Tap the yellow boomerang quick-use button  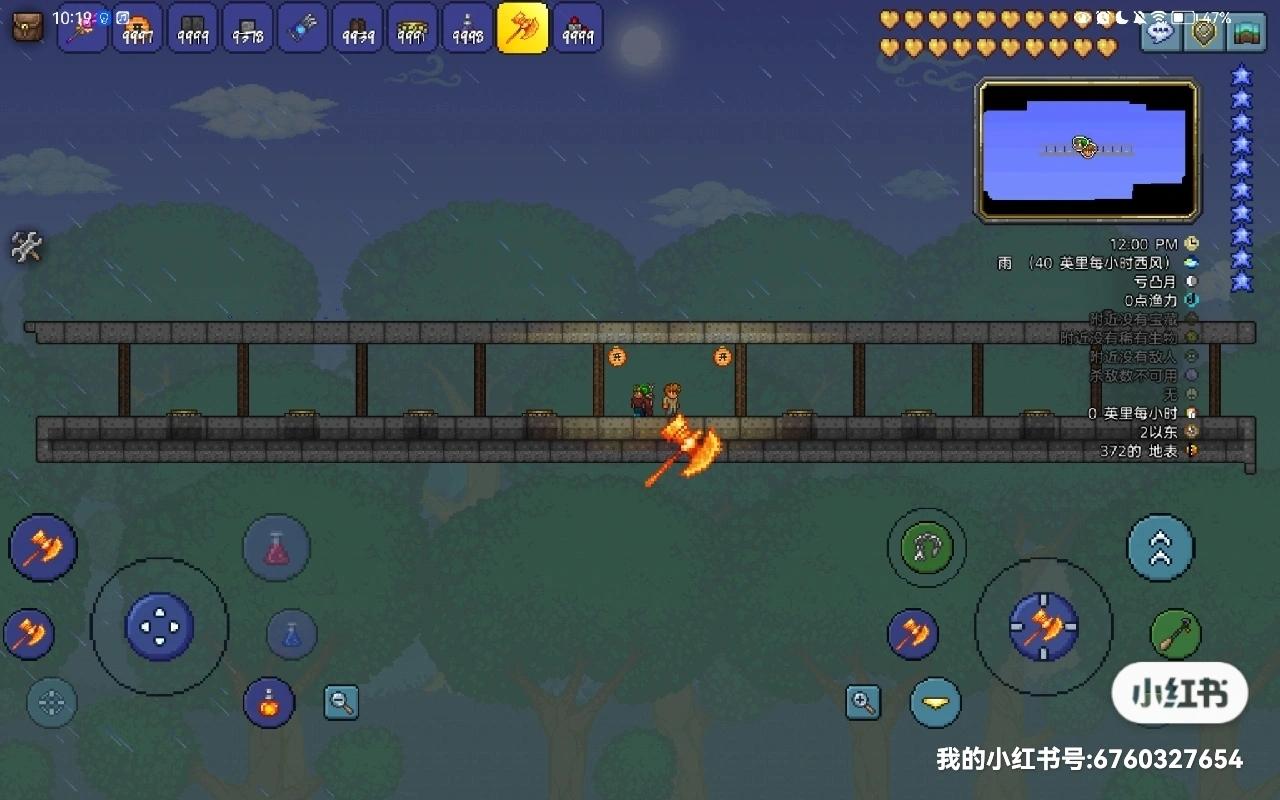pos(935,703)
